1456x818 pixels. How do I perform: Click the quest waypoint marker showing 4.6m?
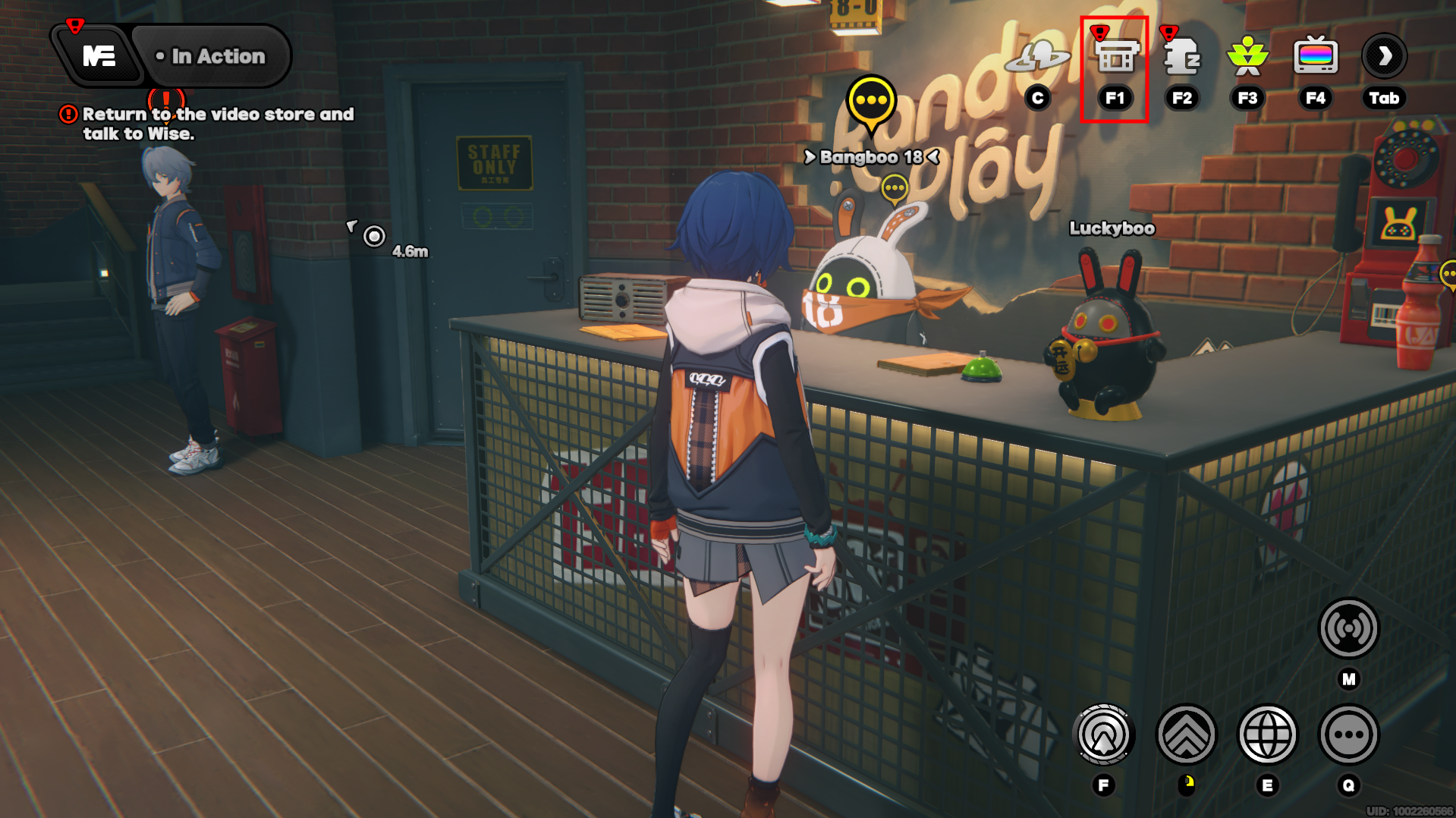(x=374, y=237)
